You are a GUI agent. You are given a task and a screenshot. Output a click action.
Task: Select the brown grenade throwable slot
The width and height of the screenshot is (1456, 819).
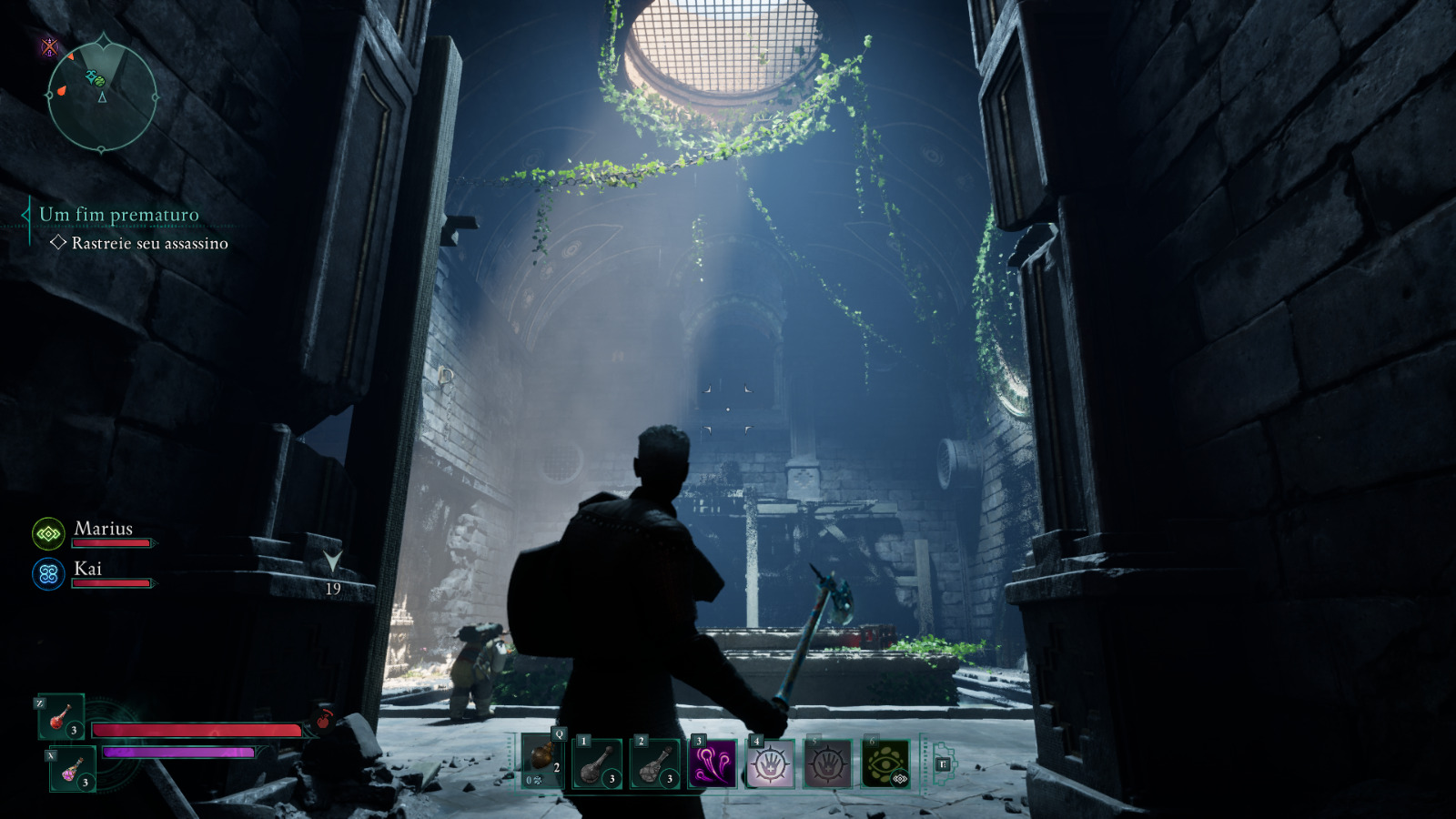coord(543,761)
